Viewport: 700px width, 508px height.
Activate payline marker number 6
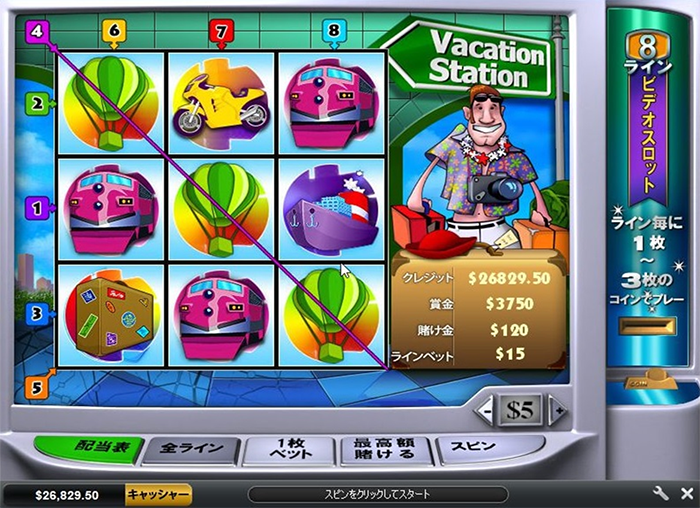pos(113,32)
